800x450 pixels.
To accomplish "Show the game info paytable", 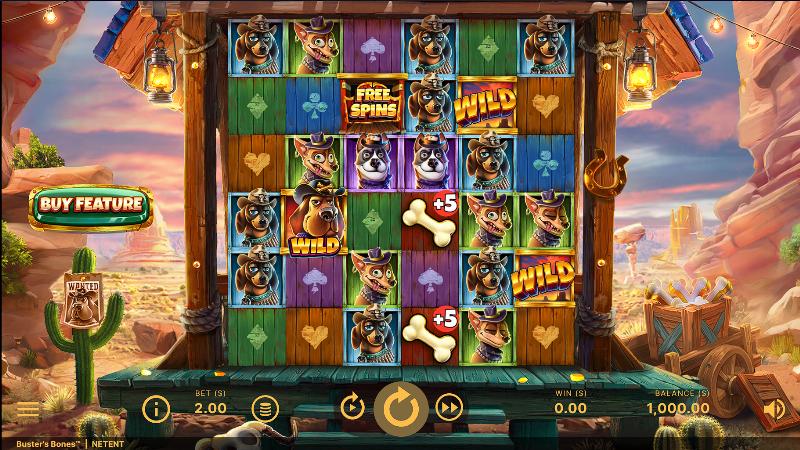I will pos(155,408).
